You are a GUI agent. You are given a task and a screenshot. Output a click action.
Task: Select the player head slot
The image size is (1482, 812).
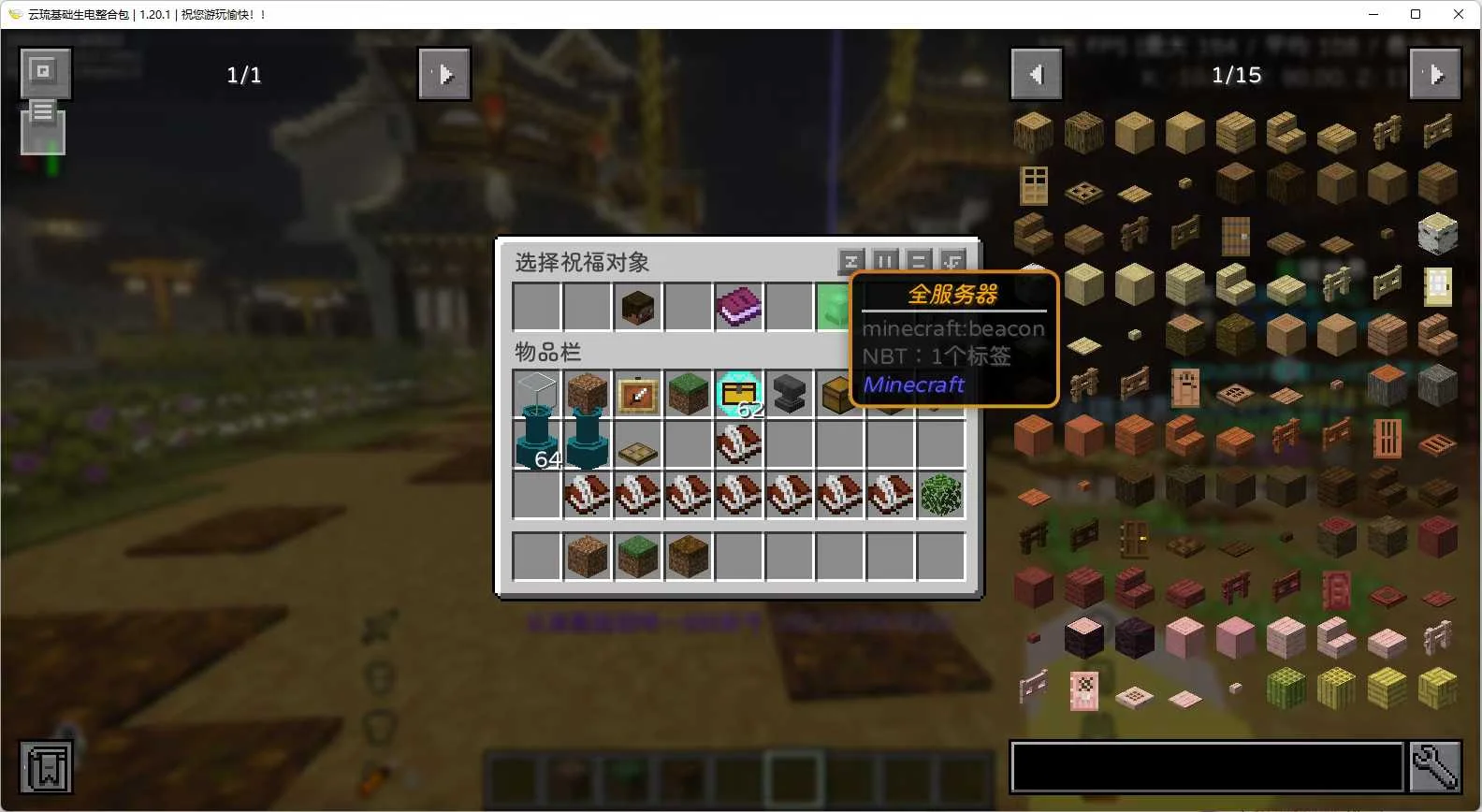pyautogui.click(x=637, y=307)
